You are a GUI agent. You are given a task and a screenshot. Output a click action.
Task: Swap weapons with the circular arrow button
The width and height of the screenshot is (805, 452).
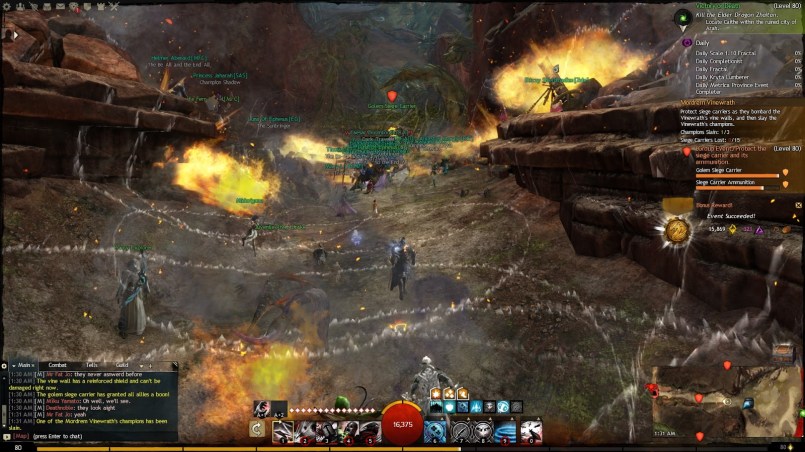[257, 430]
